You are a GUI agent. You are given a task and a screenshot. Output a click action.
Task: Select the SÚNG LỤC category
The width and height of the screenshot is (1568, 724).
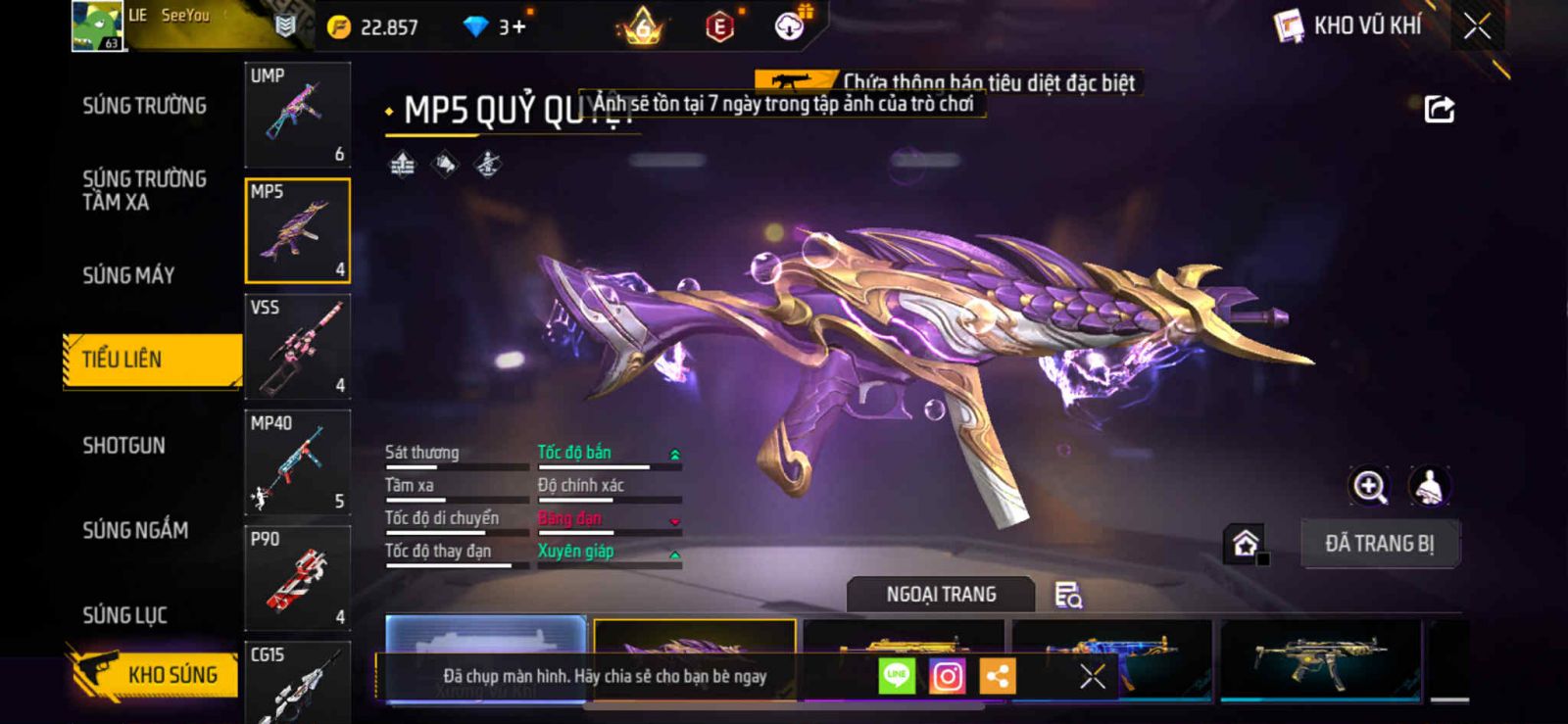(x=124, y=615)
